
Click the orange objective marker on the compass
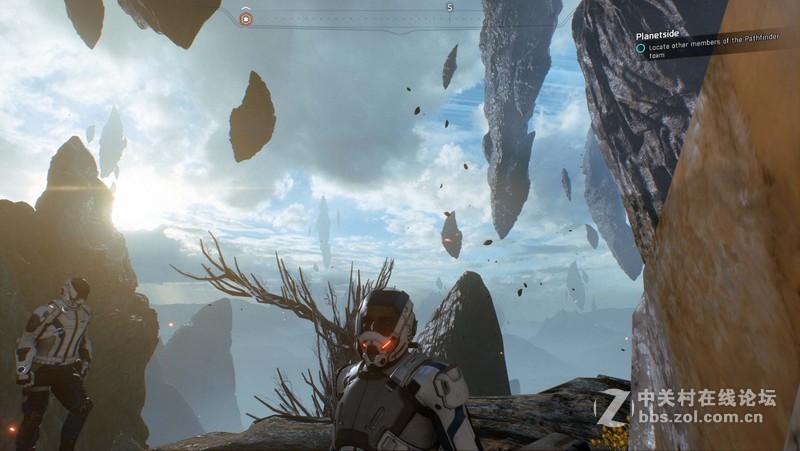(x=246, y=18)
